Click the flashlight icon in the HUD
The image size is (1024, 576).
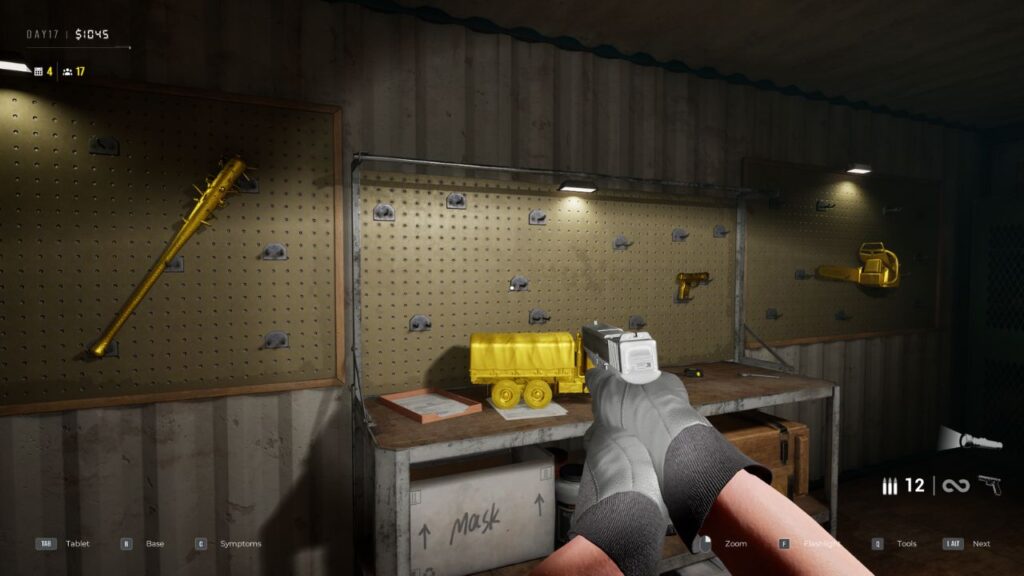969,439
